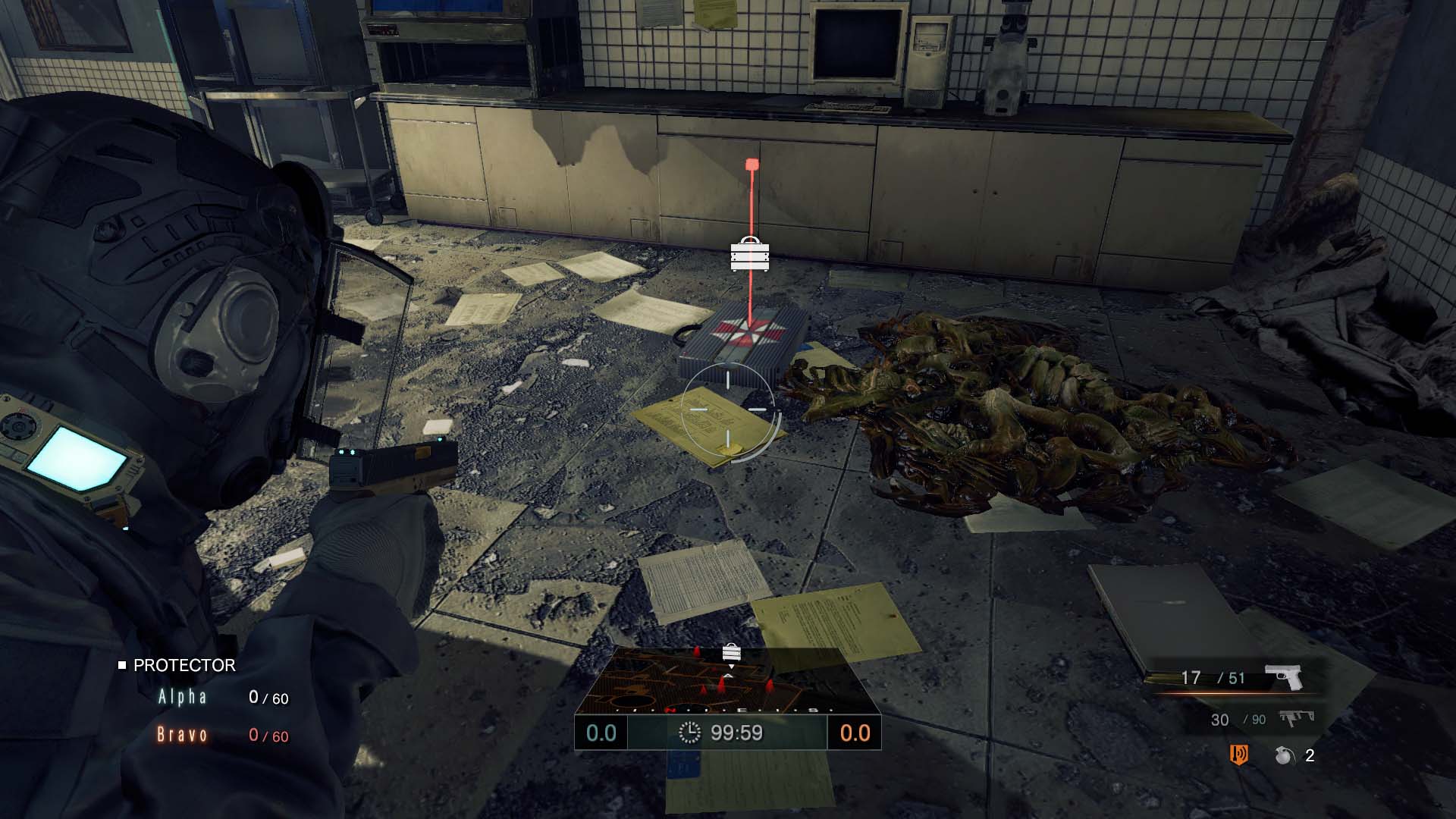Switch to the submachine gun icon
Screen dimensions: 1456x819
(1296, 717)
